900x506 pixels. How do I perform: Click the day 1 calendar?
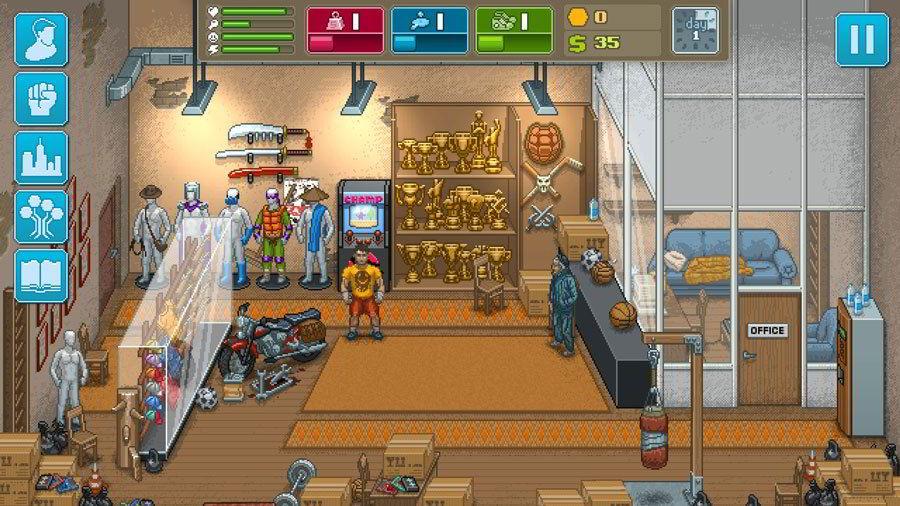695,30
